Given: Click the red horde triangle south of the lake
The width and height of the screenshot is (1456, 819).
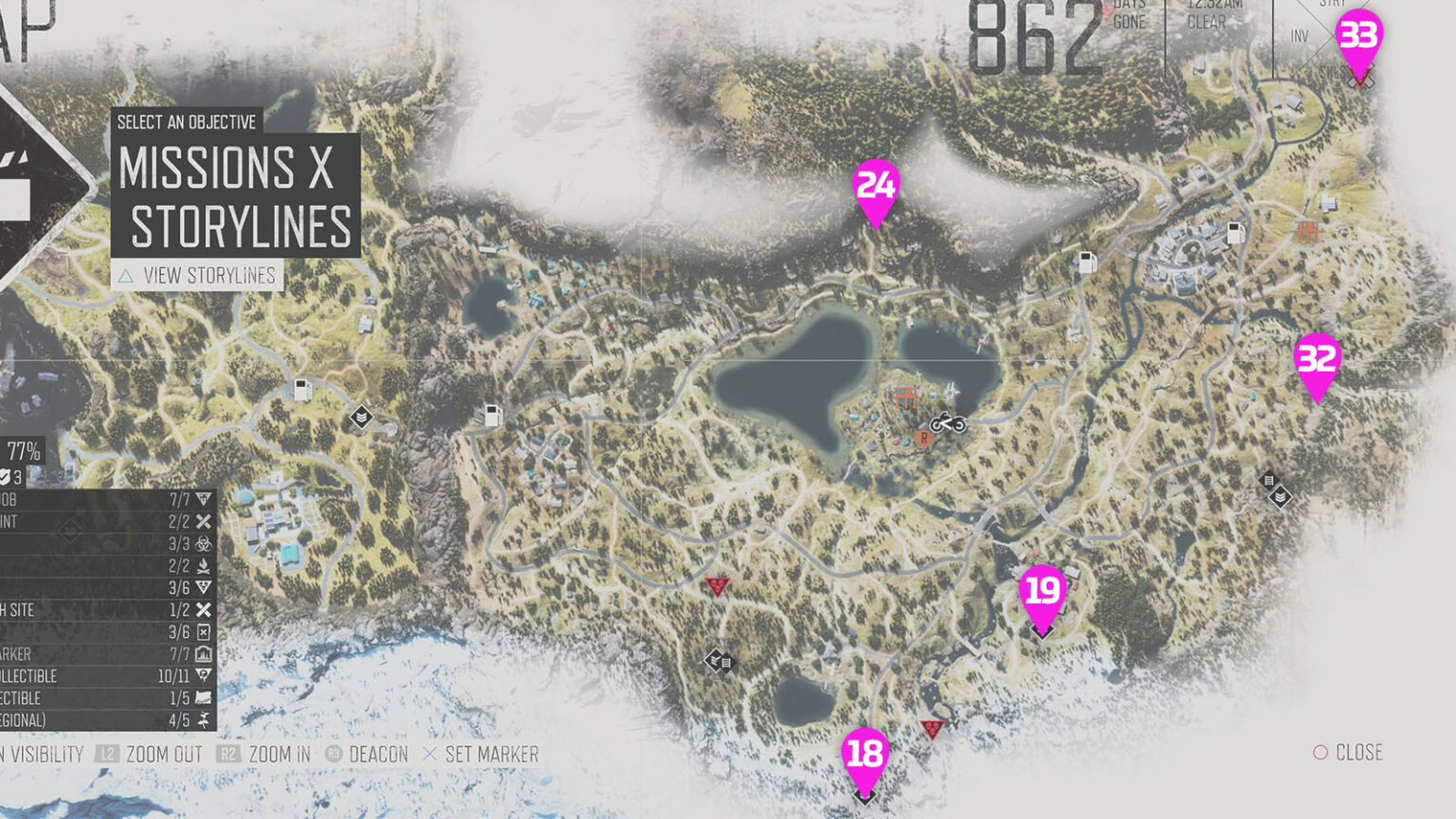Looking at the screenshot, I should click(718, 586).
